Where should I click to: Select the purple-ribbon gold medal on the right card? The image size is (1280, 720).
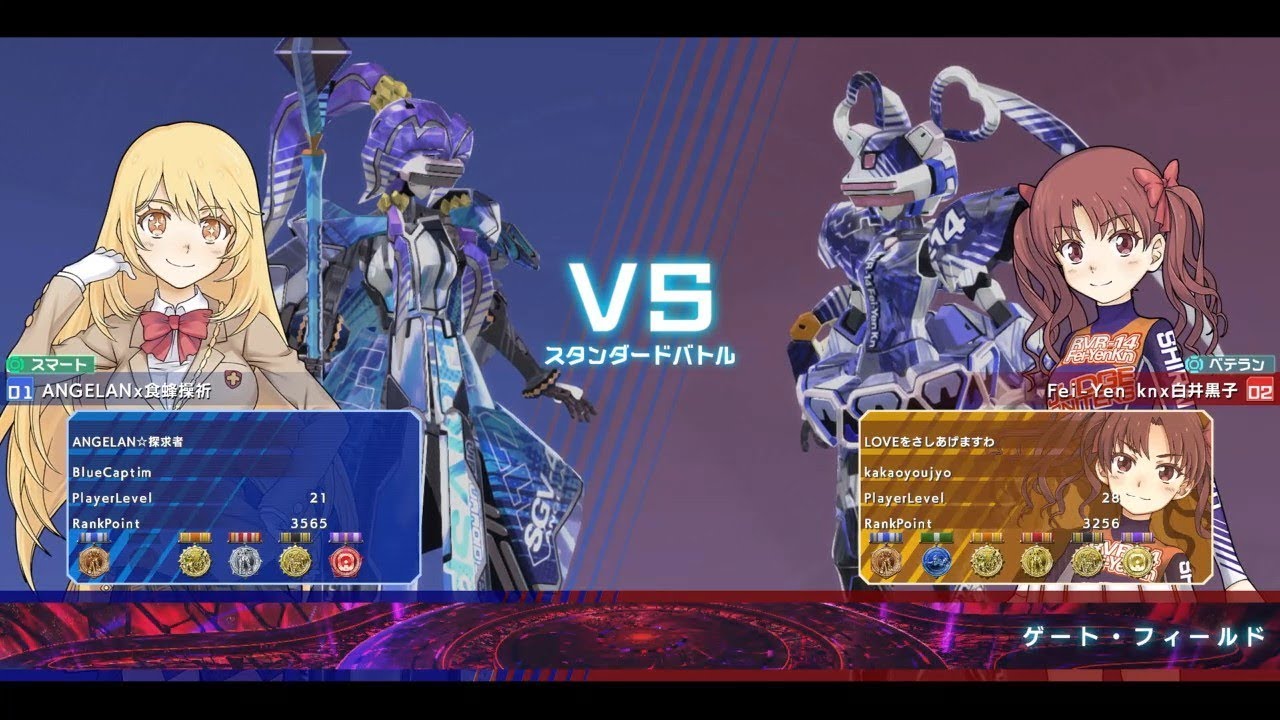click(x=1138, y=562)
